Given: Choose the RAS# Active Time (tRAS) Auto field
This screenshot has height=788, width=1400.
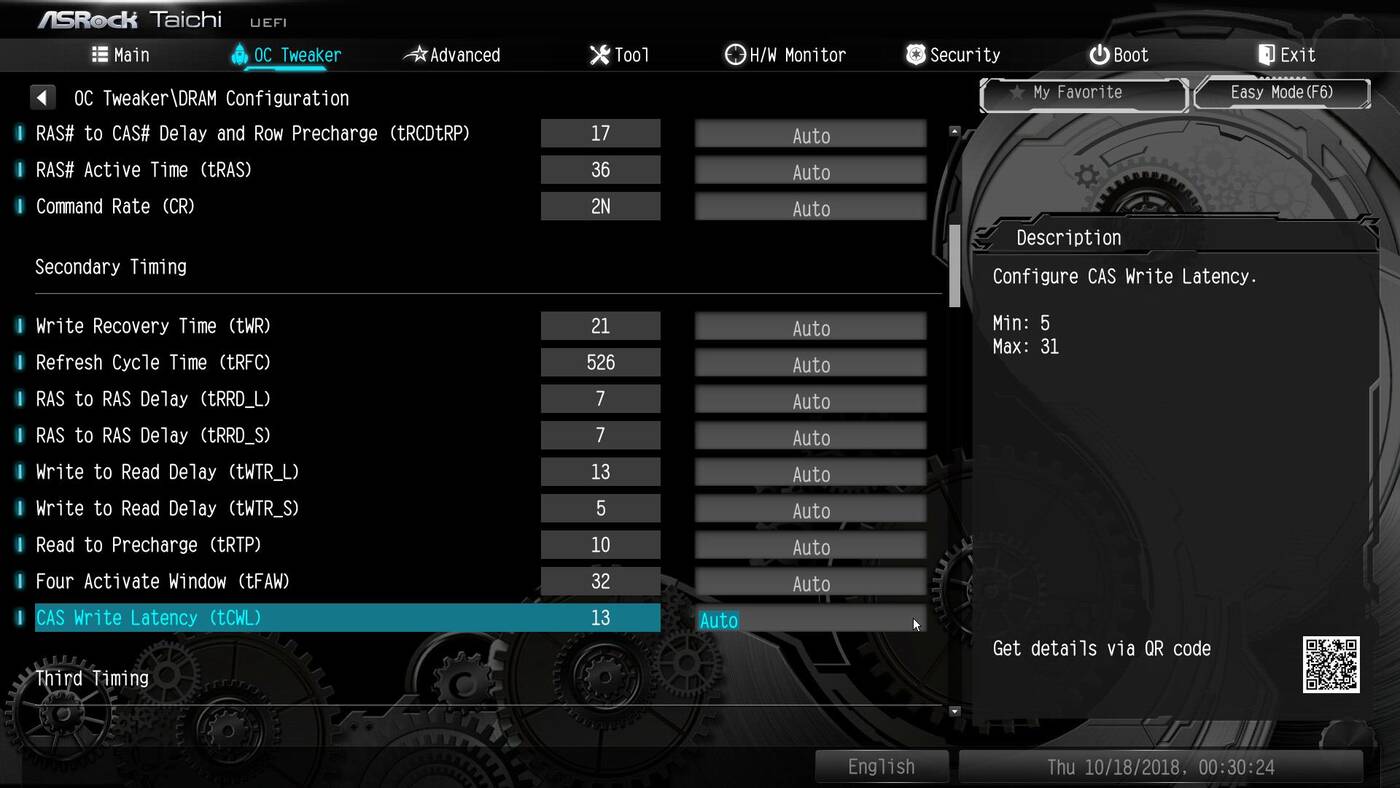Looking at the screenshot, I should 810,172.
